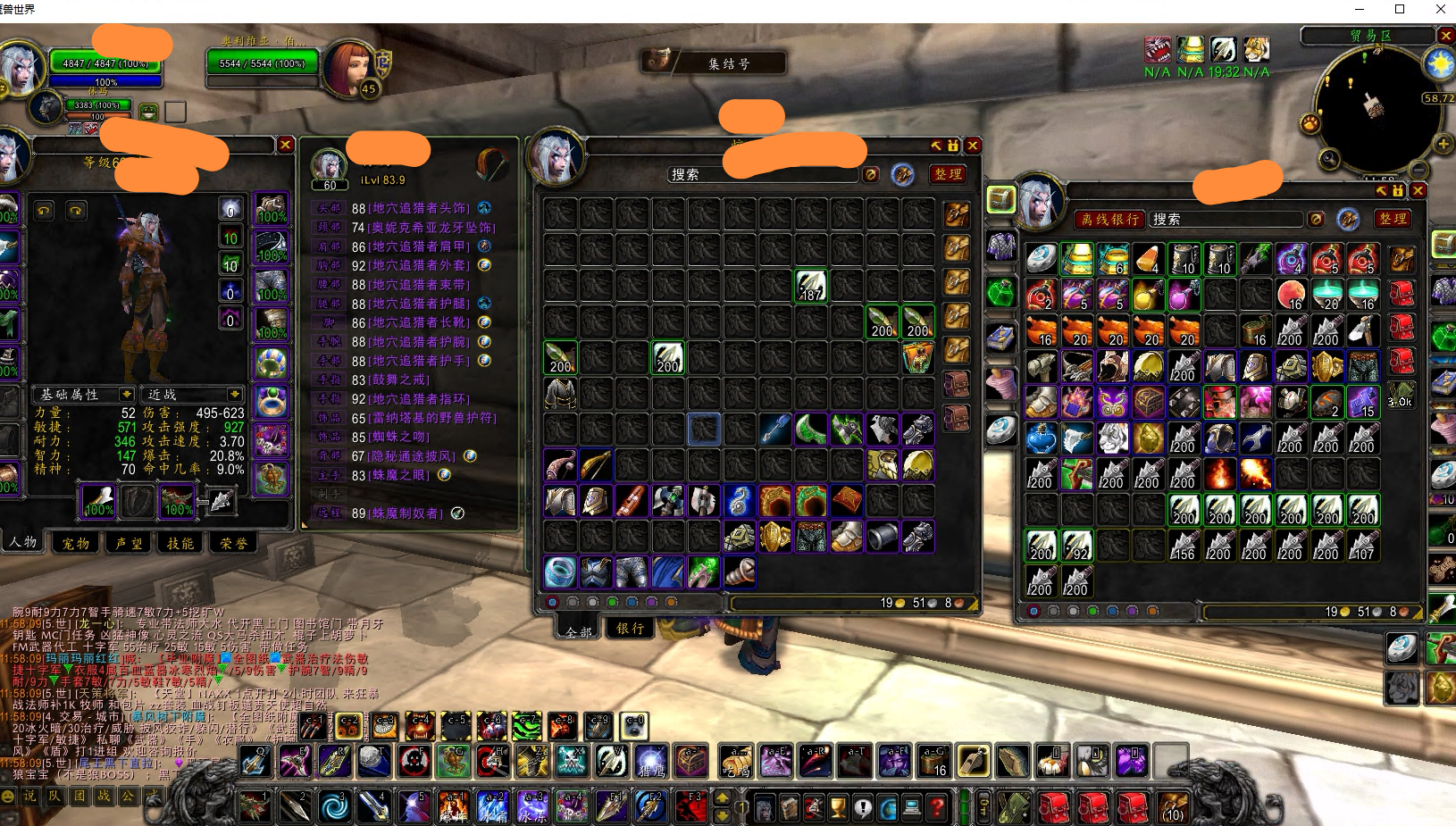Close the character panel
This screenshot has height=826, width=1456.
coord(285,145)
